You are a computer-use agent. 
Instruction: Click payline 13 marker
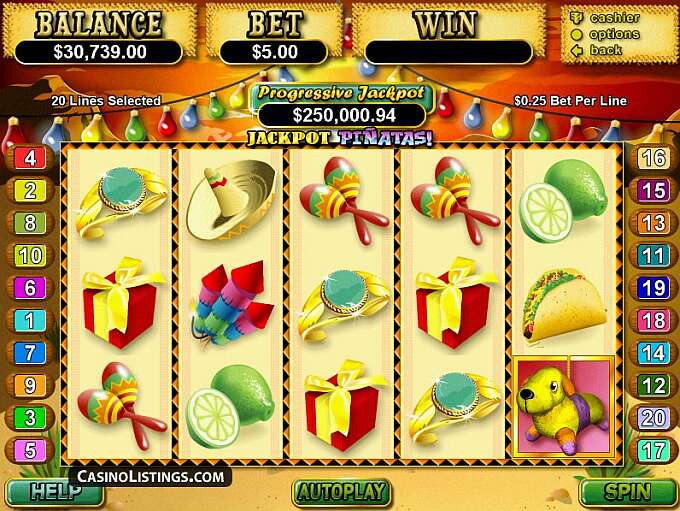(x=652, y=223)
